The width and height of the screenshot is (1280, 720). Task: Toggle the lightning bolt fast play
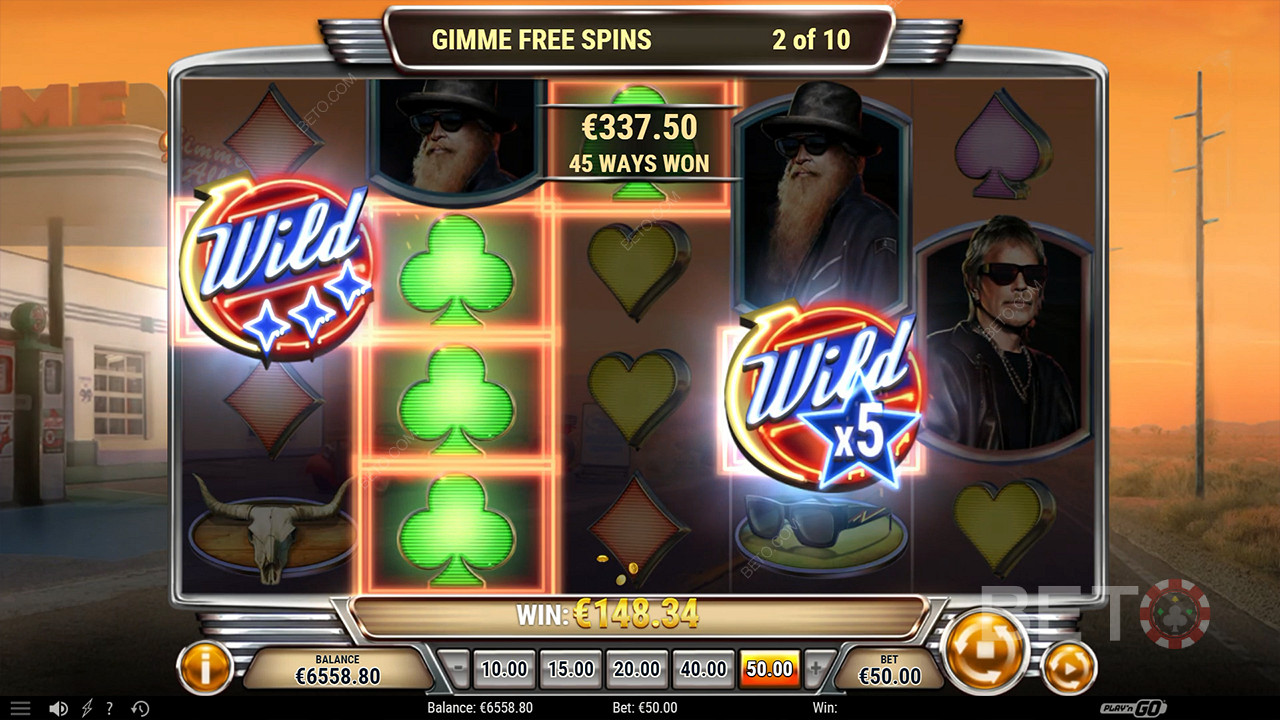pyautogui.click(x=87, y=709)
